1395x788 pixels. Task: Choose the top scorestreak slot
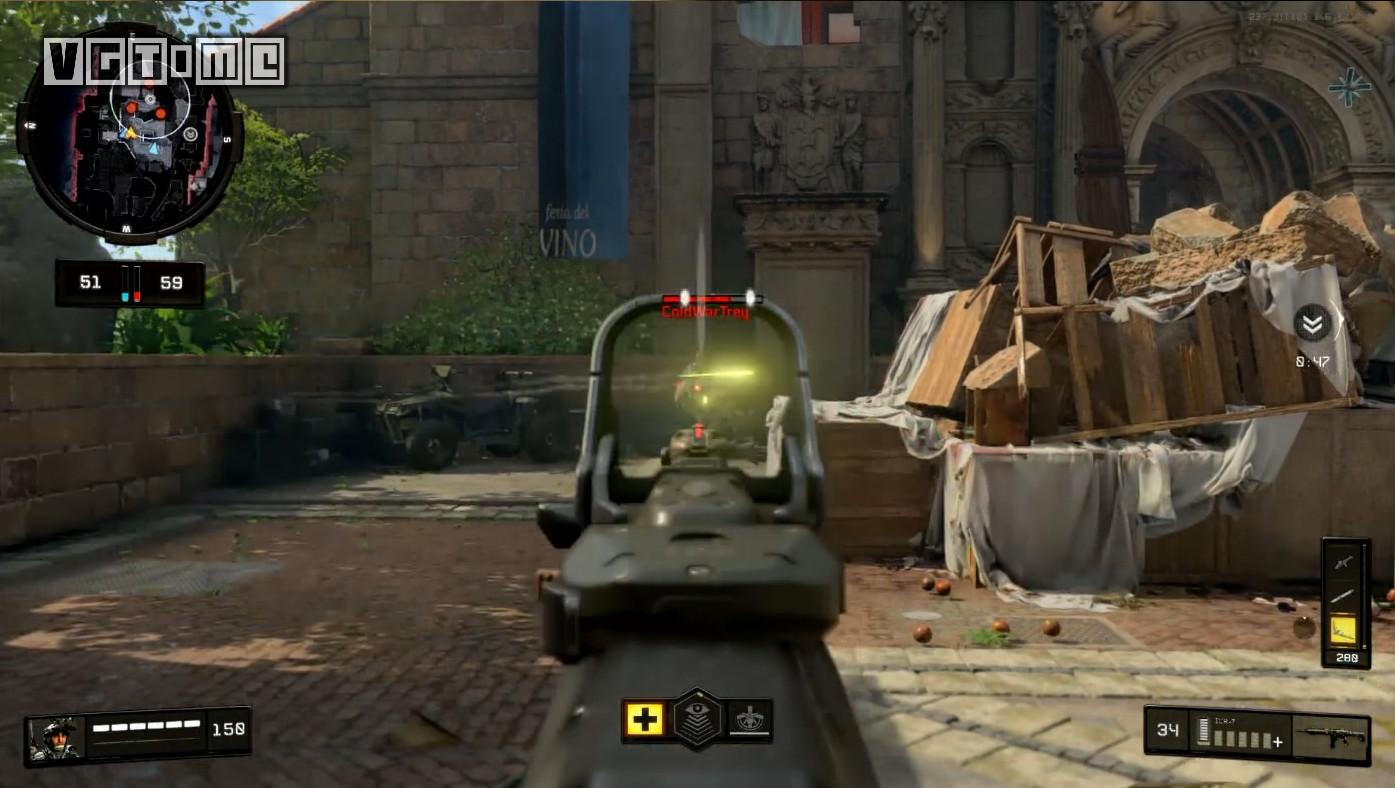point(1344,562)
